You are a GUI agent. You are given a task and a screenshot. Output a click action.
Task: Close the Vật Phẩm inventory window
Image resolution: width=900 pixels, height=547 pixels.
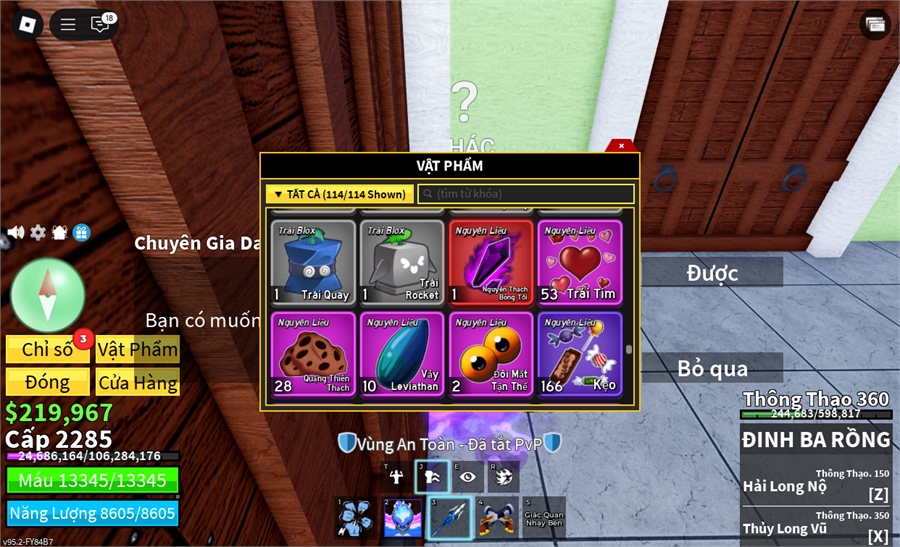click(x=621, y=146)
